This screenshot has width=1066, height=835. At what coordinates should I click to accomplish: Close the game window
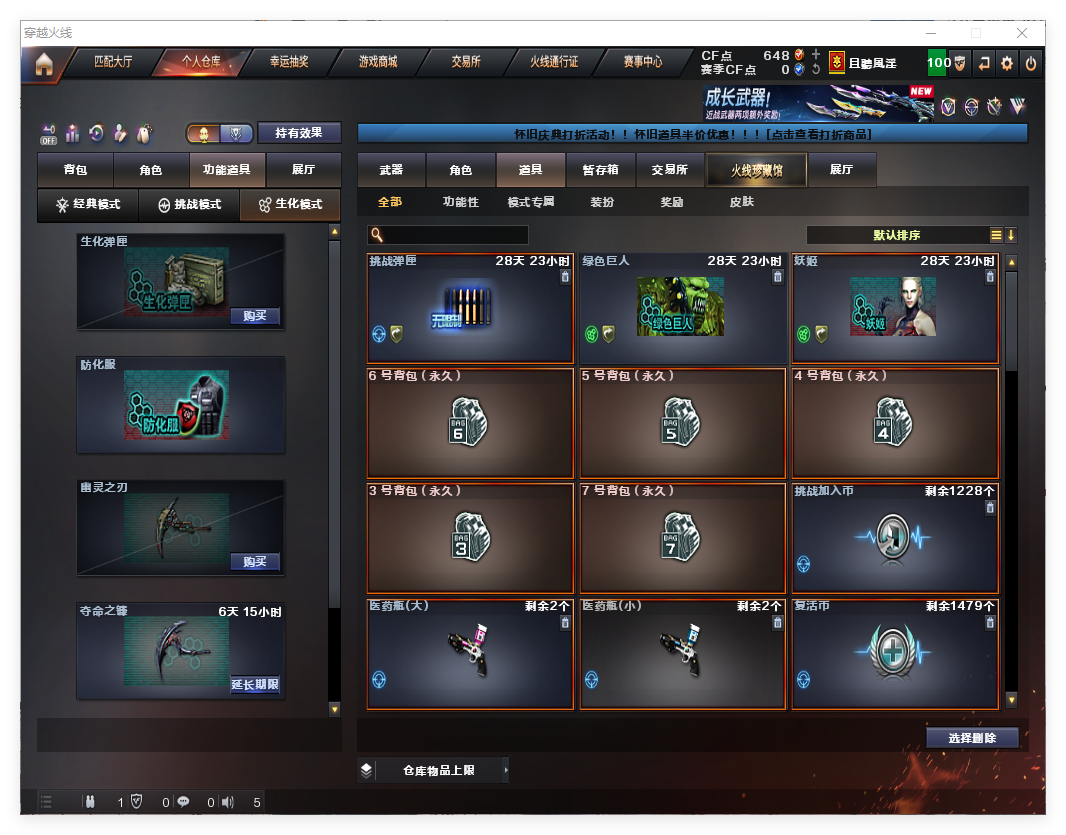(x=1021, y=33)
